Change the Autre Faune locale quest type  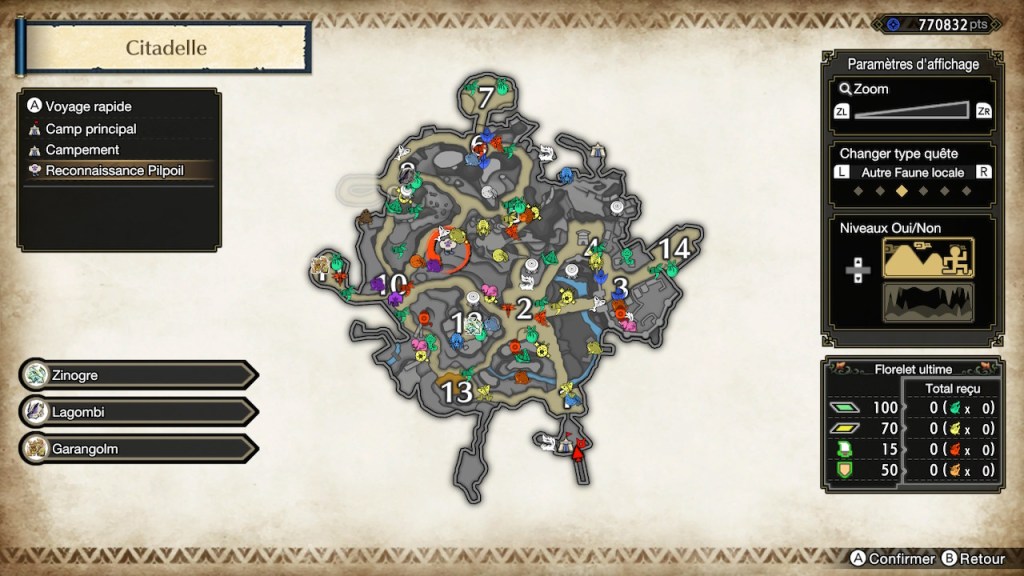pyautogui.click(x=912, y=173)
